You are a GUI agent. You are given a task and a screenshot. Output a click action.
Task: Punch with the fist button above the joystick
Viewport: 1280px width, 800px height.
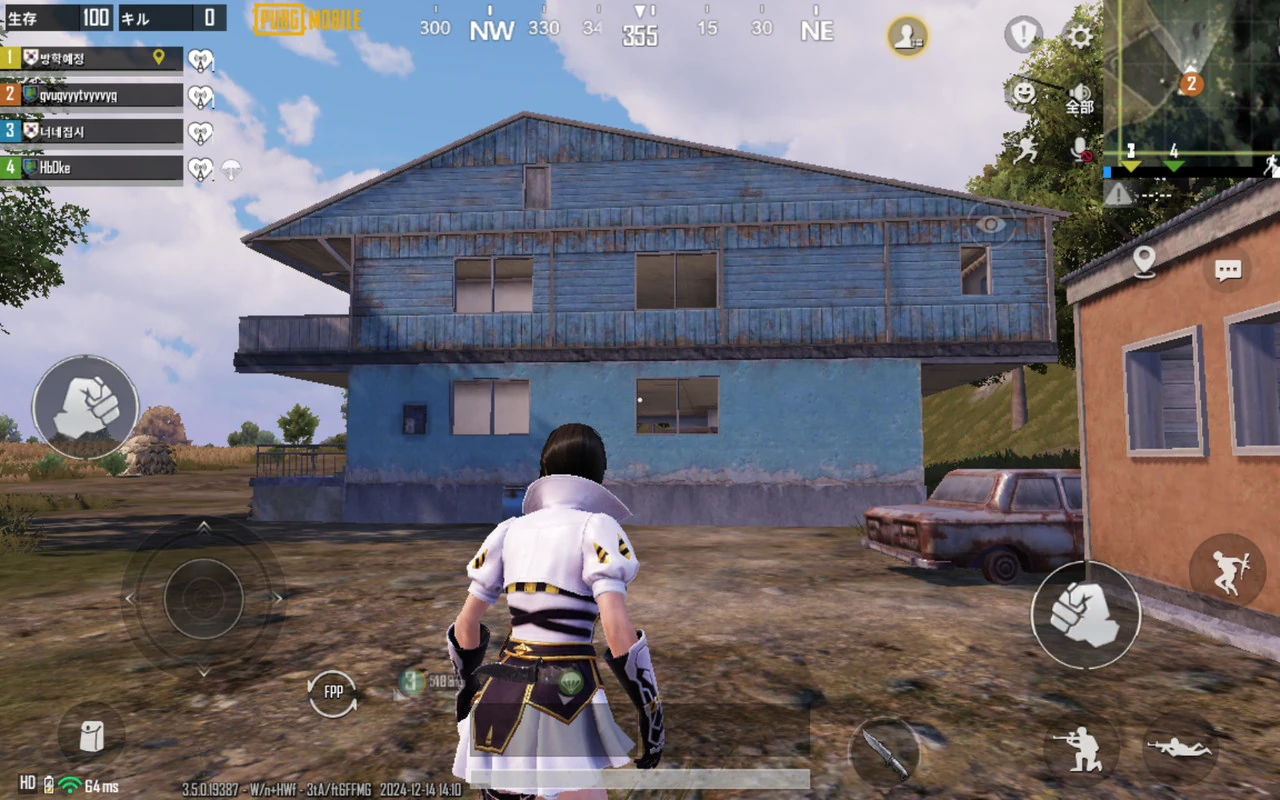tap(85, 407)
